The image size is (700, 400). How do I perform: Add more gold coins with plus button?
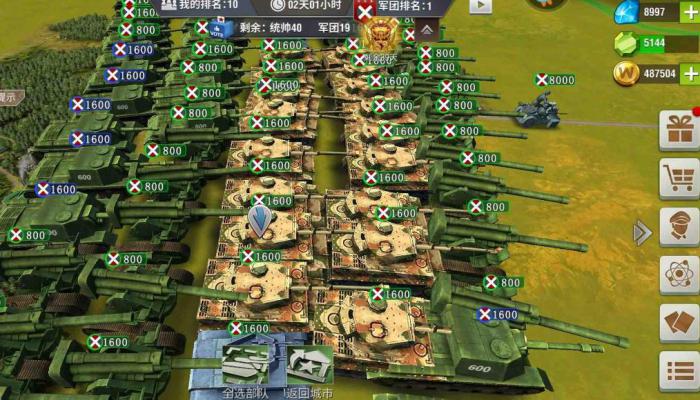point(689,73)
